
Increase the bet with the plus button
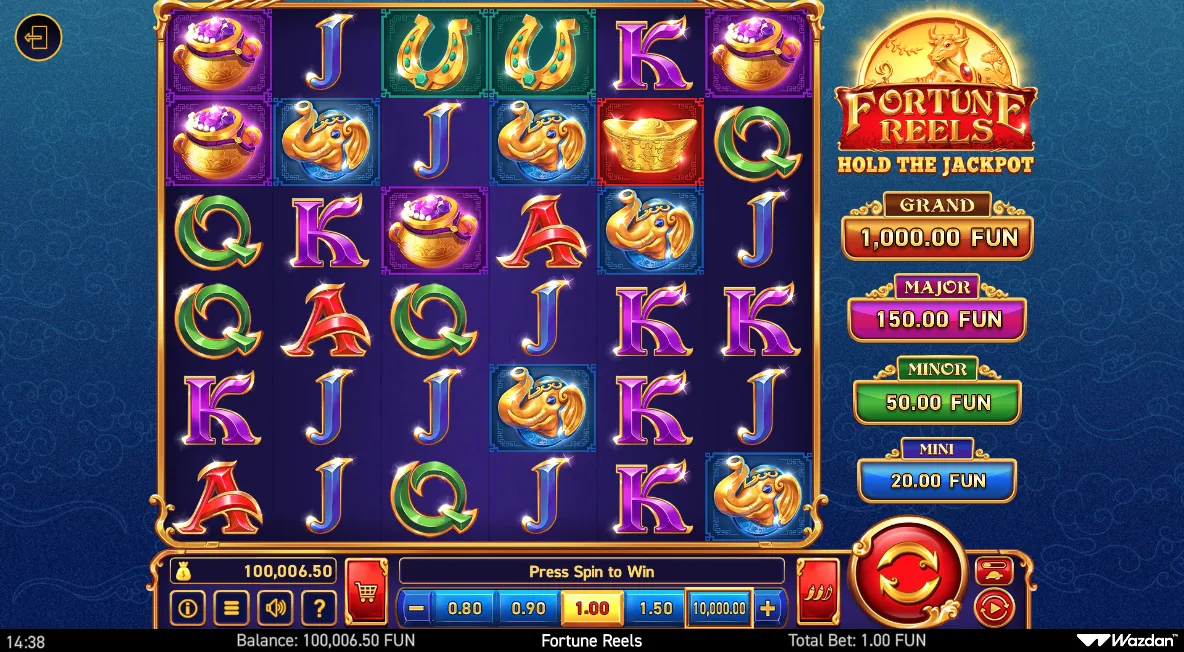[x=767, y=607]
